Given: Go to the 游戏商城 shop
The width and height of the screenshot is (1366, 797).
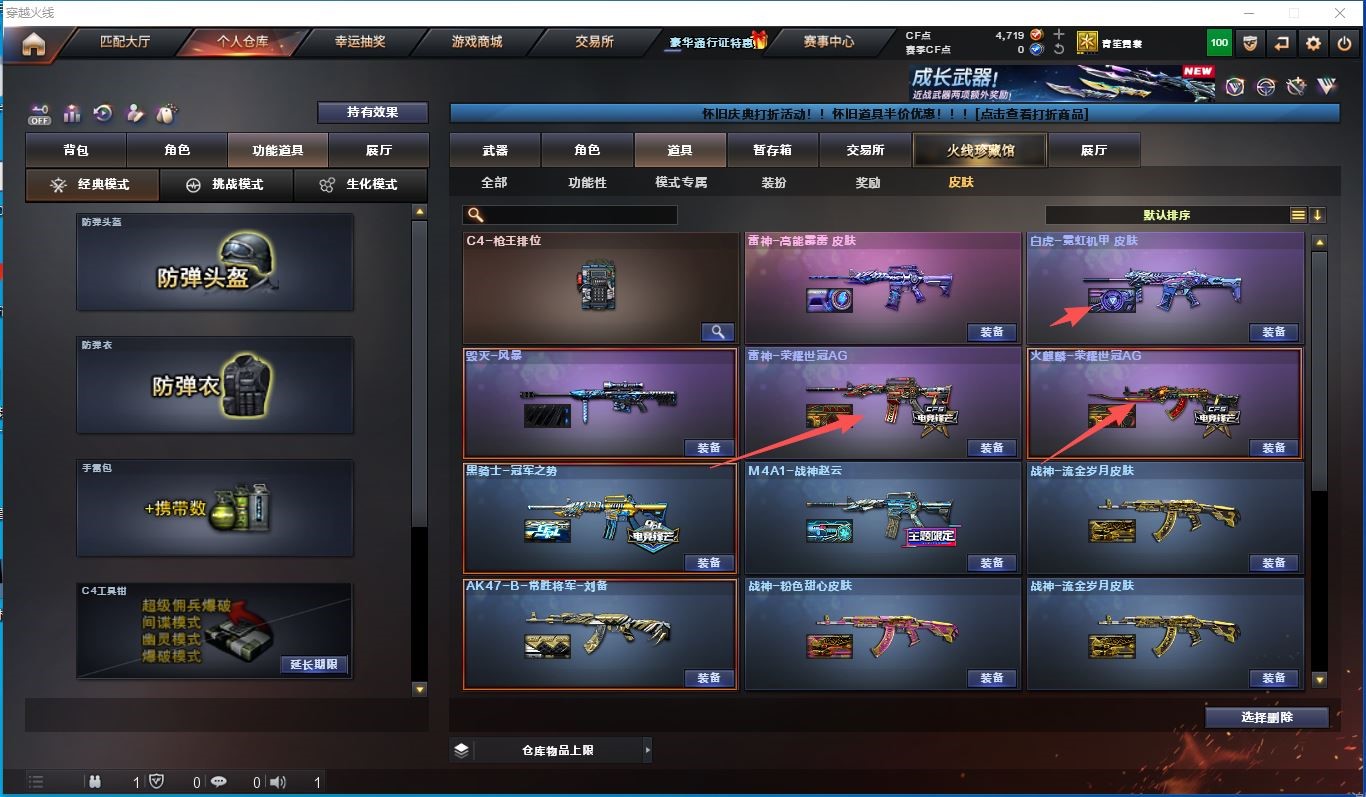Looking at the screenshot, I should [x=476, y=42].
